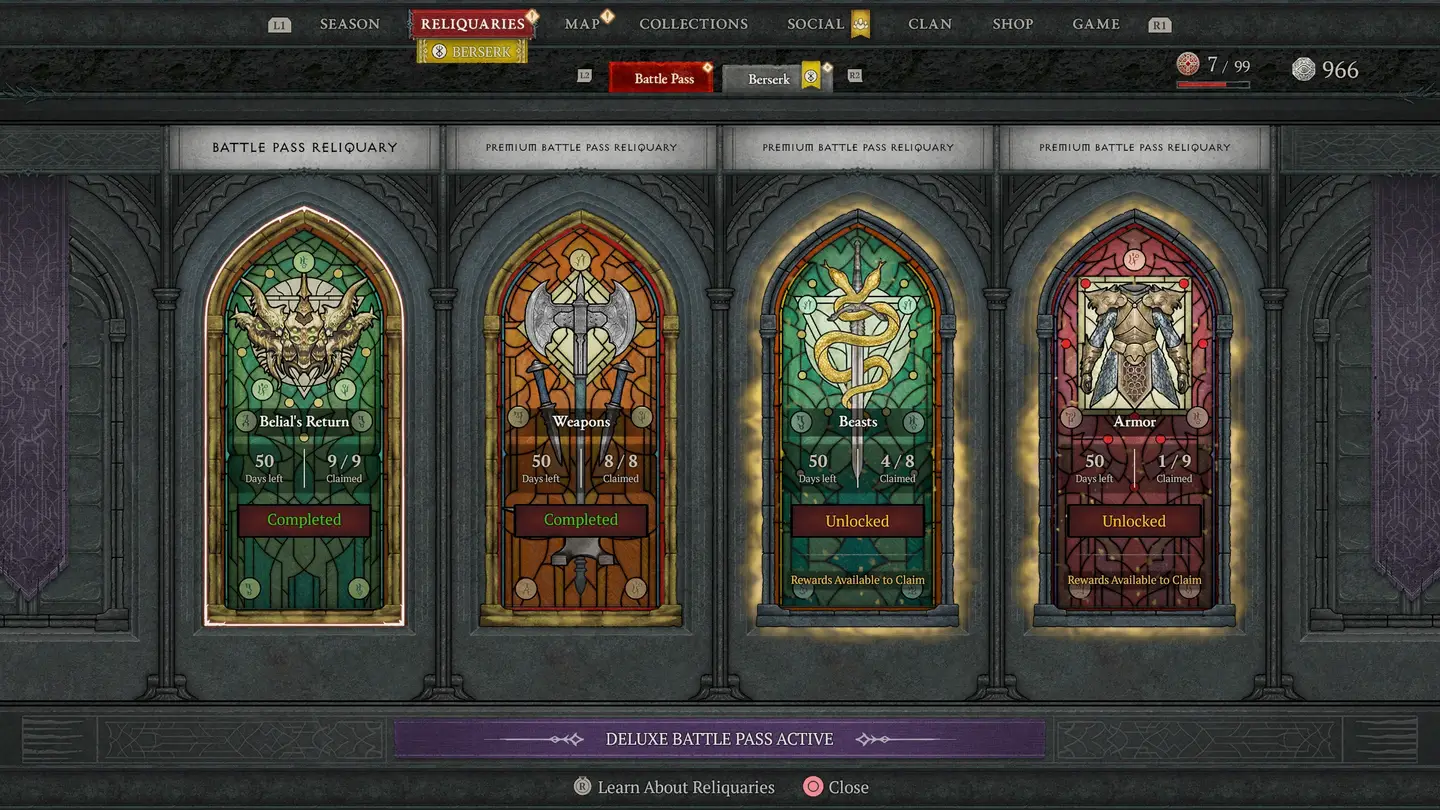Image resolution: width=1440 pixels, height=810 pixels.
Task: Select the Reliquaries top menu tab
Action: 472,24
